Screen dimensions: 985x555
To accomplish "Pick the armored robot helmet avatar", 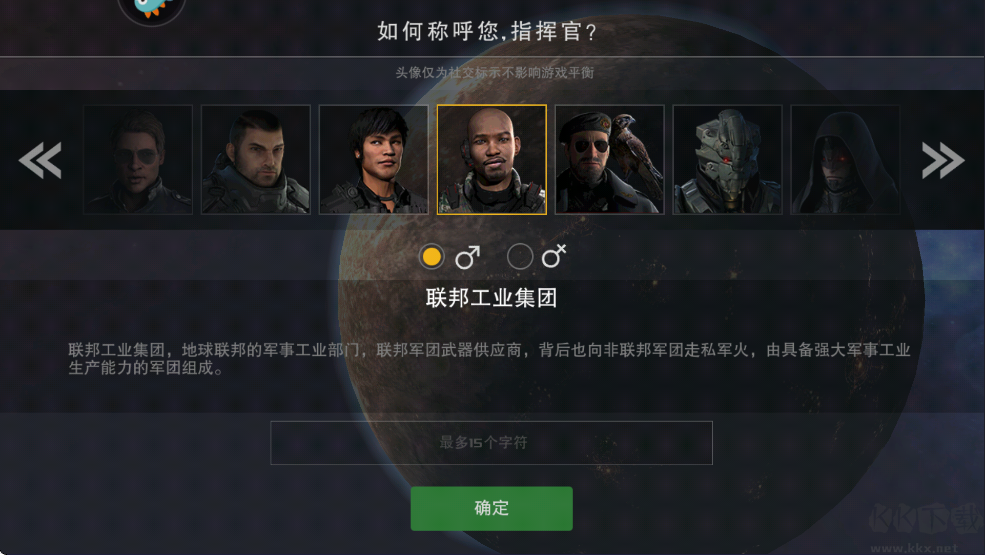I will point(727,160).
